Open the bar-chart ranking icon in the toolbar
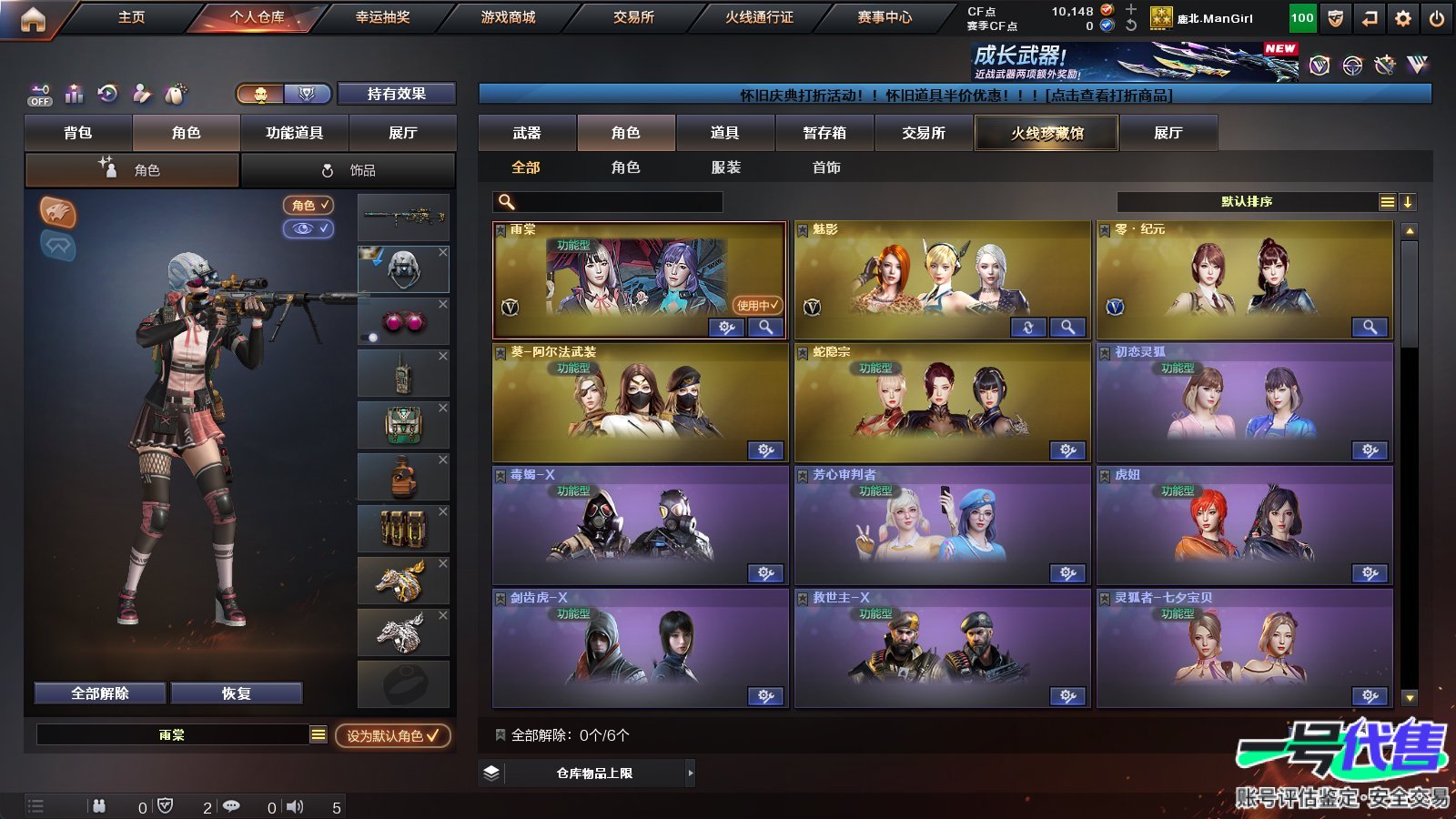The height and width of the screenshot is (819, 1456). coord(74,94)
